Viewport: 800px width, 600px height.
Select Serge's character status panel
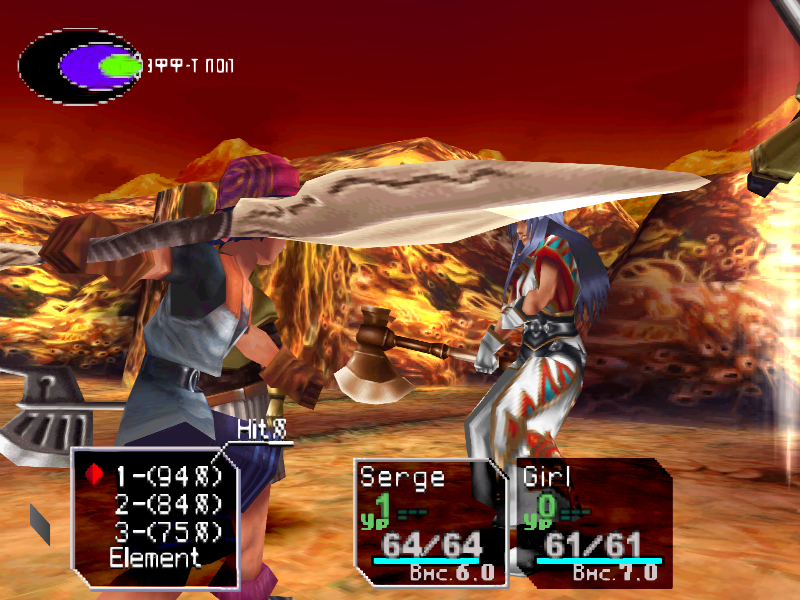(x=430, y=522)
